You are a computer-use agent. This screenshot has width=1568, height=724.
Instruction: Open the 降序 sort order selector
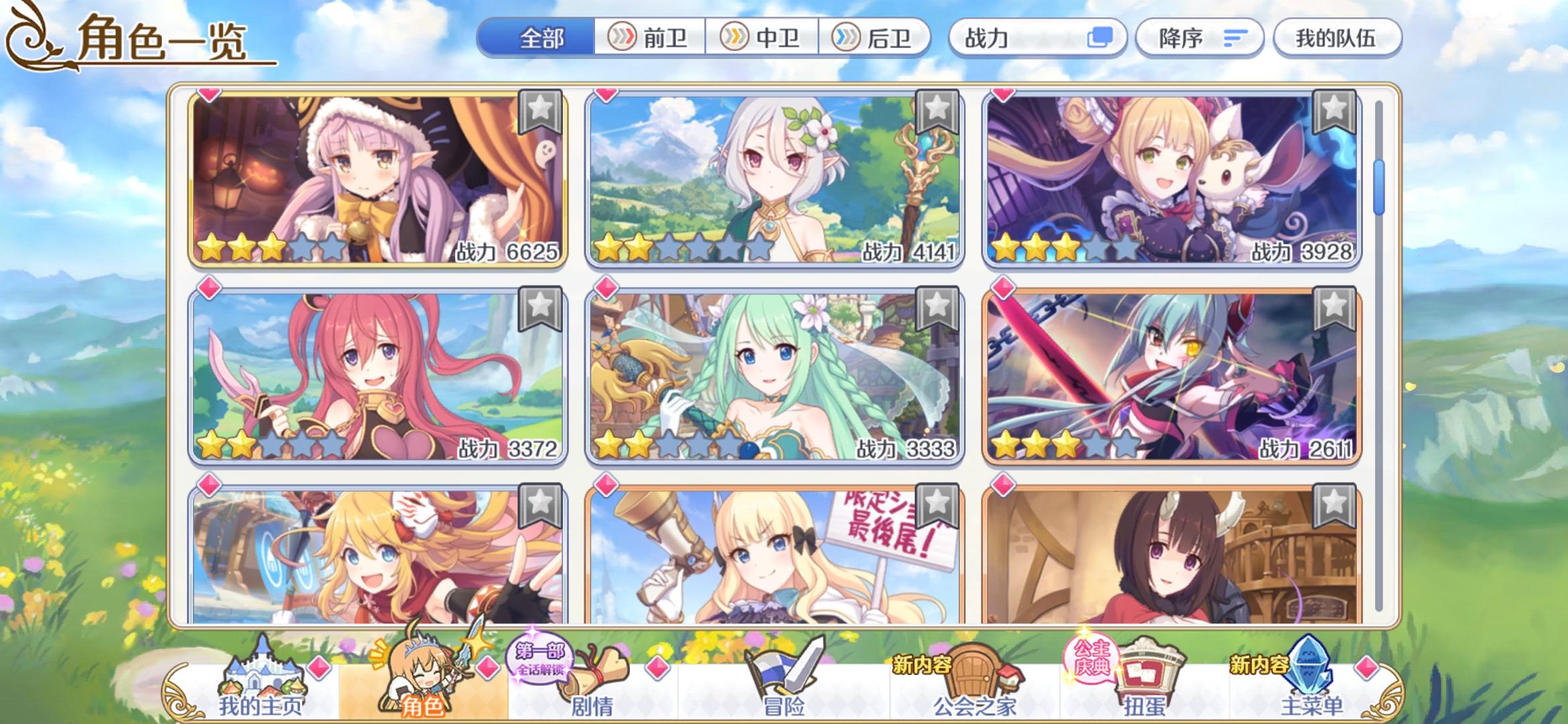pos(1199,38)
